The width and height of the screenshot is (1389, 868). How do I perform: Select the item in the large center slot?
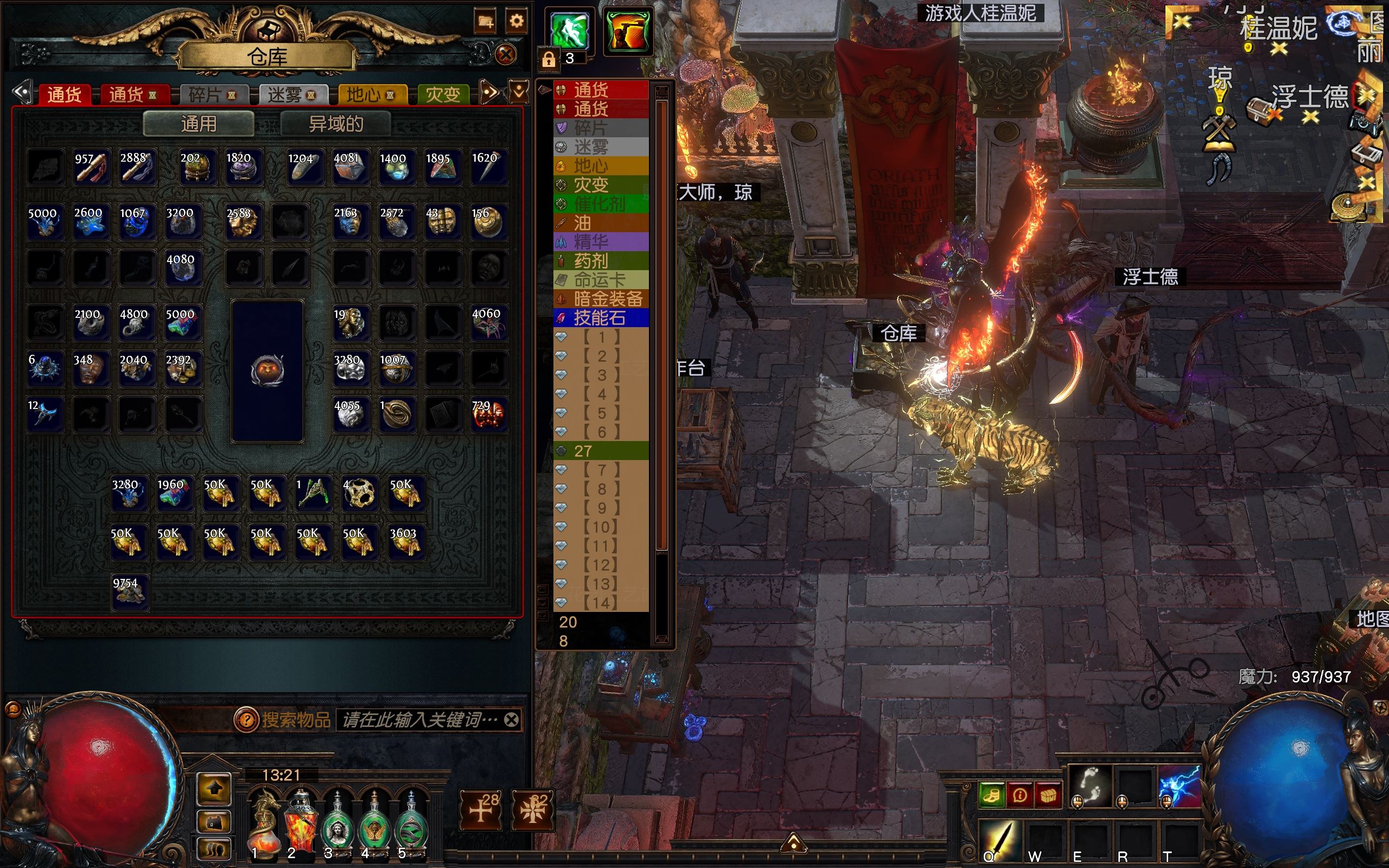point(267,371)
